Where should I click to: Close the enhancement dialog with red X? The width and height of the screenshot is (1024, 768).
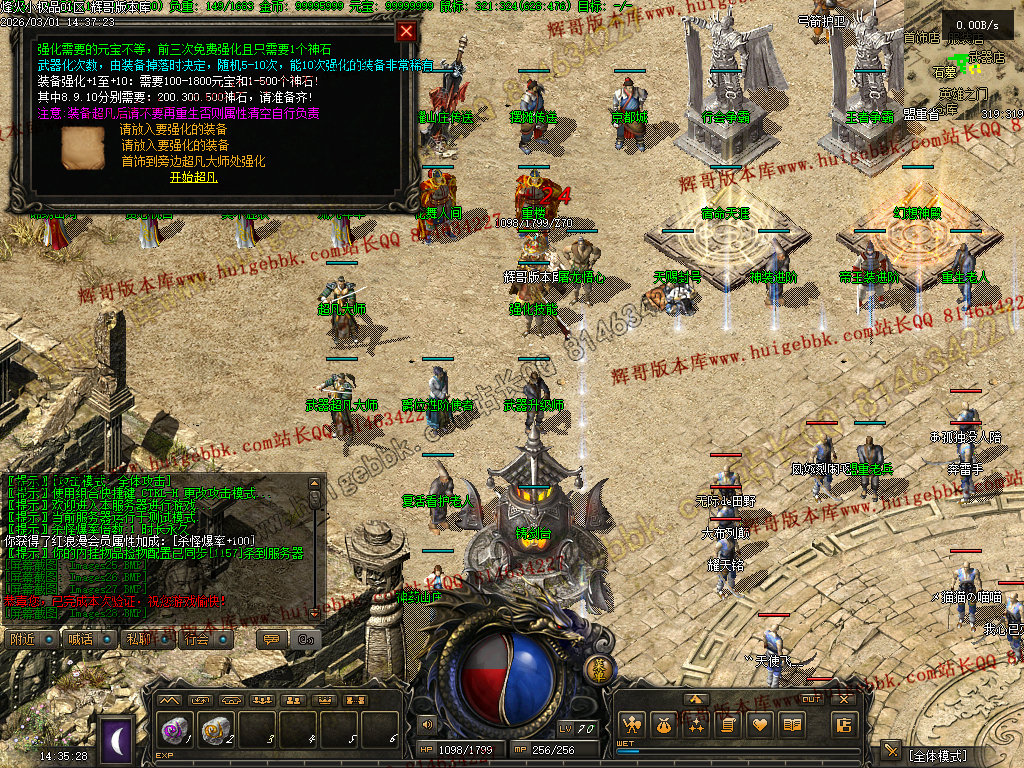click(x=405, y=31)
